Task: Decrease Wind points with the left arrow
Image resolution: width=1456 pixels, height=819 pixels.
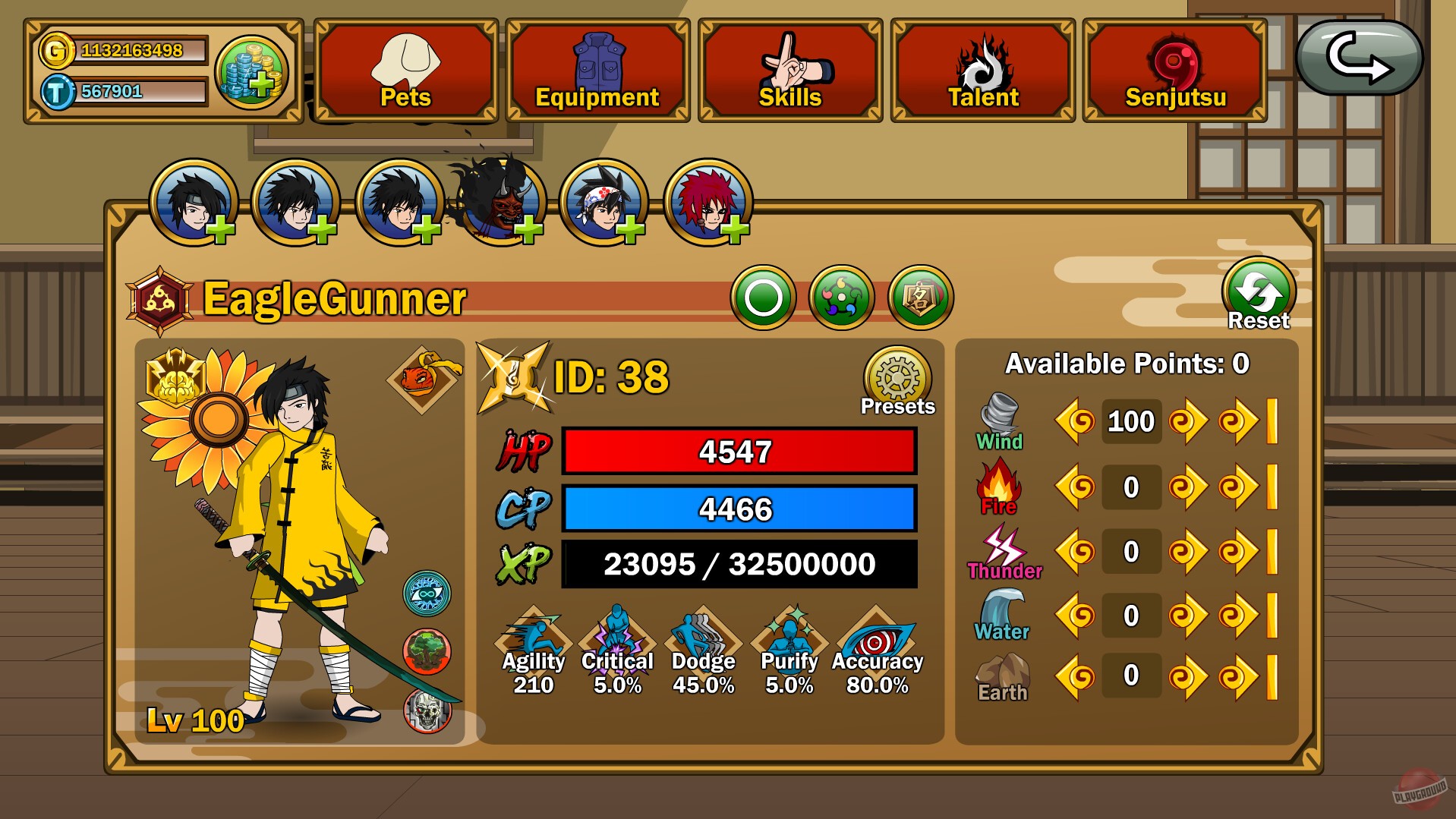Action: pos(1076,421)
